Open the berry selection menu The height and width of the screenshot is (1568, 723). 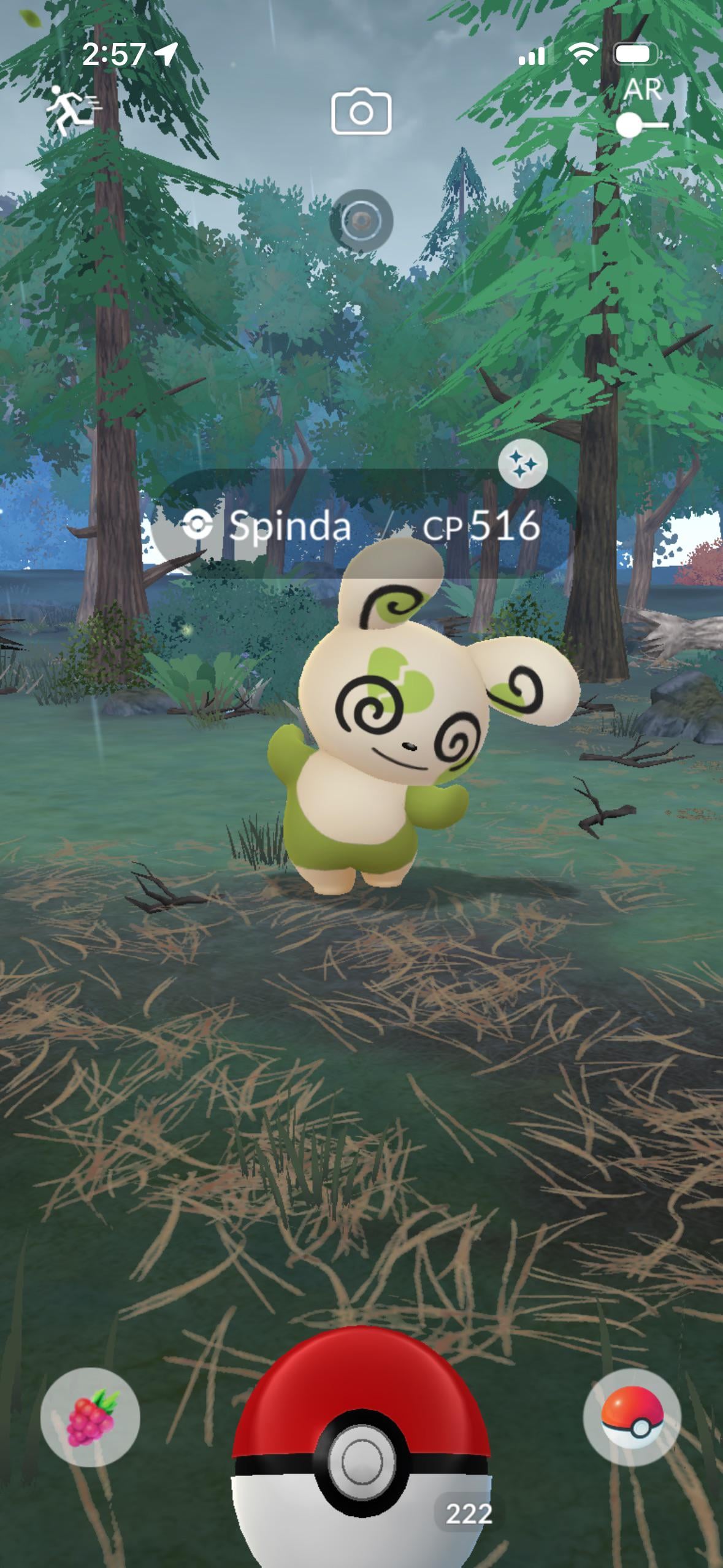tap(90, 1417)
